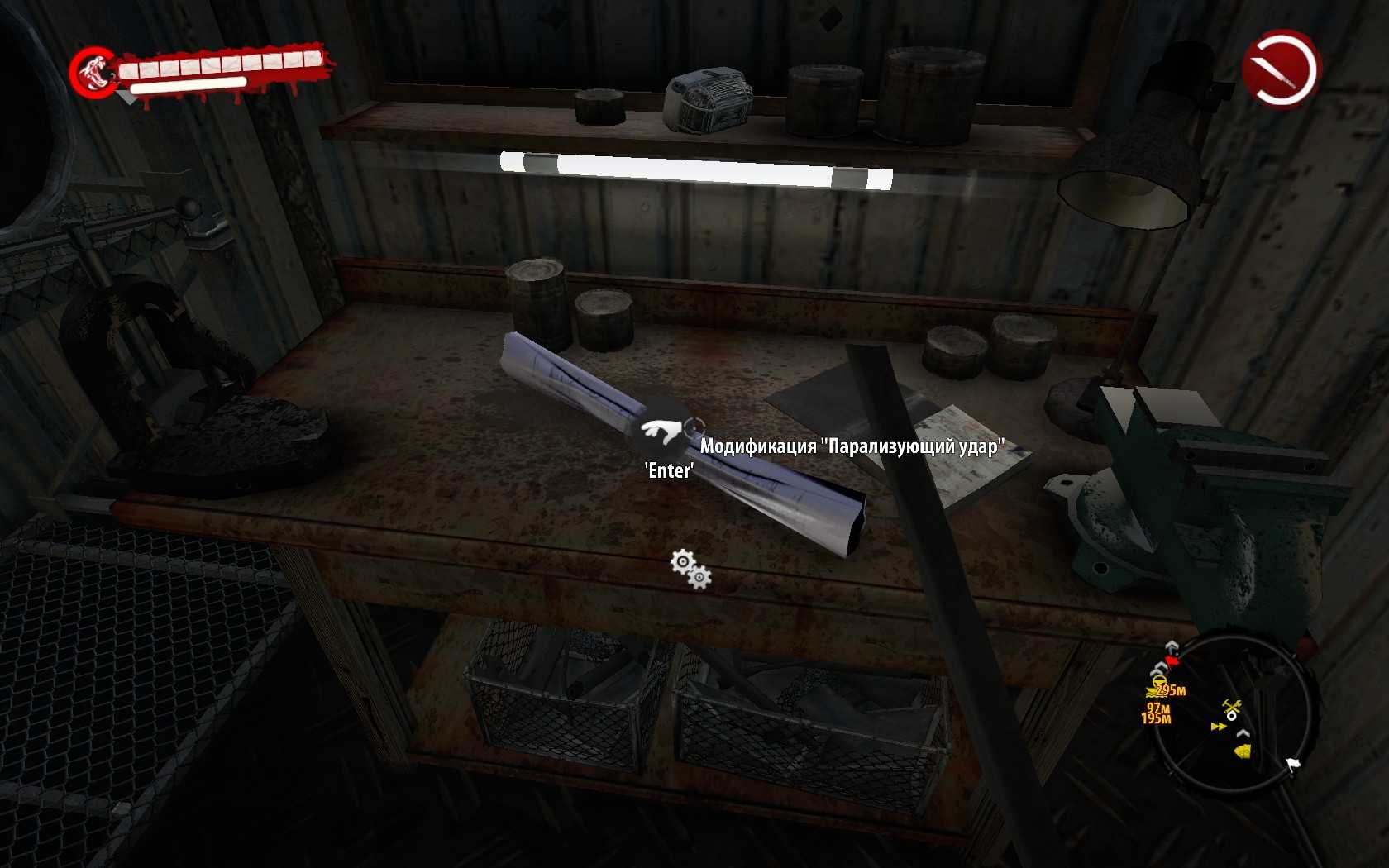This screenshot has height=868, width=1389.
Task: Open the workbench gears icon
Action: point(690,569)
